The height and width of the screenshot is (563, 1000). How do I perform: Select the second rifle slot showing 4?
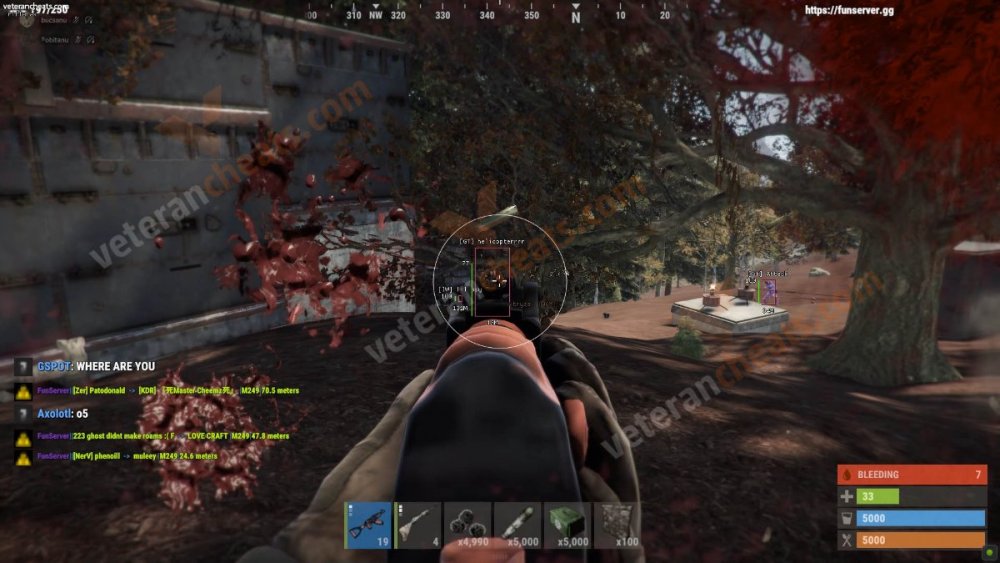pyautogui.click(x=418, y=525)
